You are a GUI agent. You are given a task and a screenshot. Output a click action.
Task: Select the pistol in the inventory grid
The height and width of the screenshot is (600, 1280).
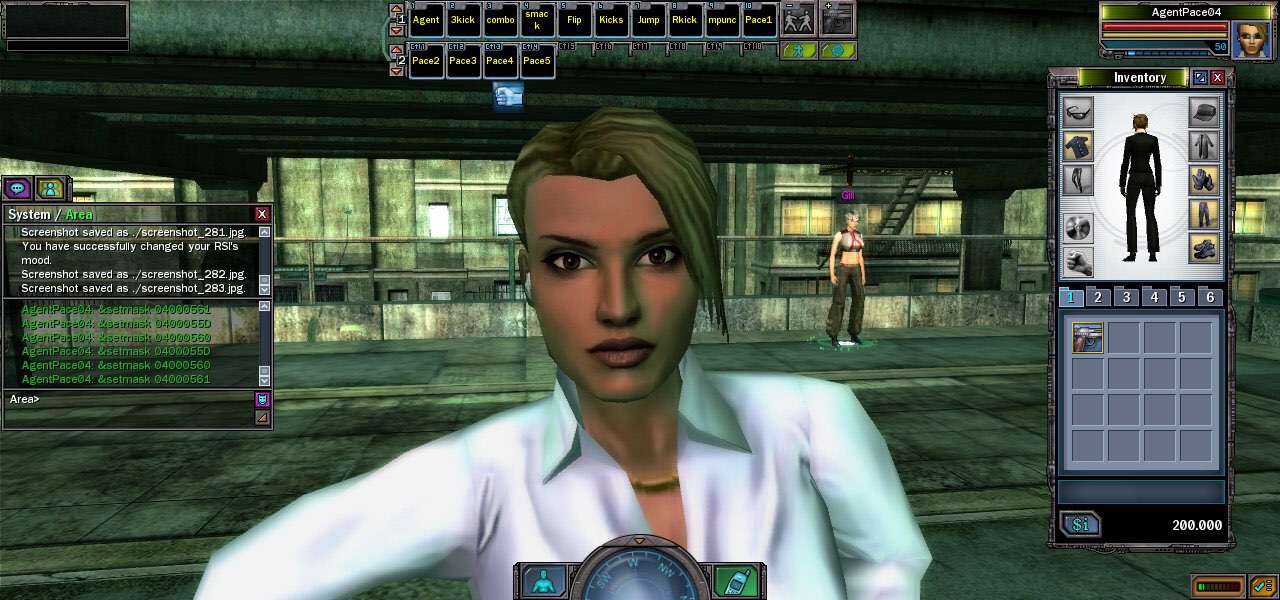pos(1087,337)
